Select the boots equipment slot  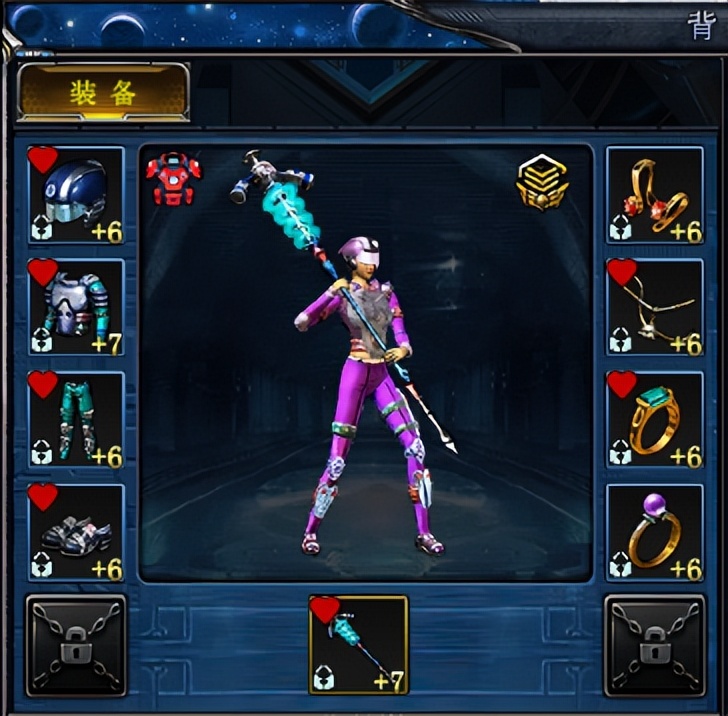[76, 533]
